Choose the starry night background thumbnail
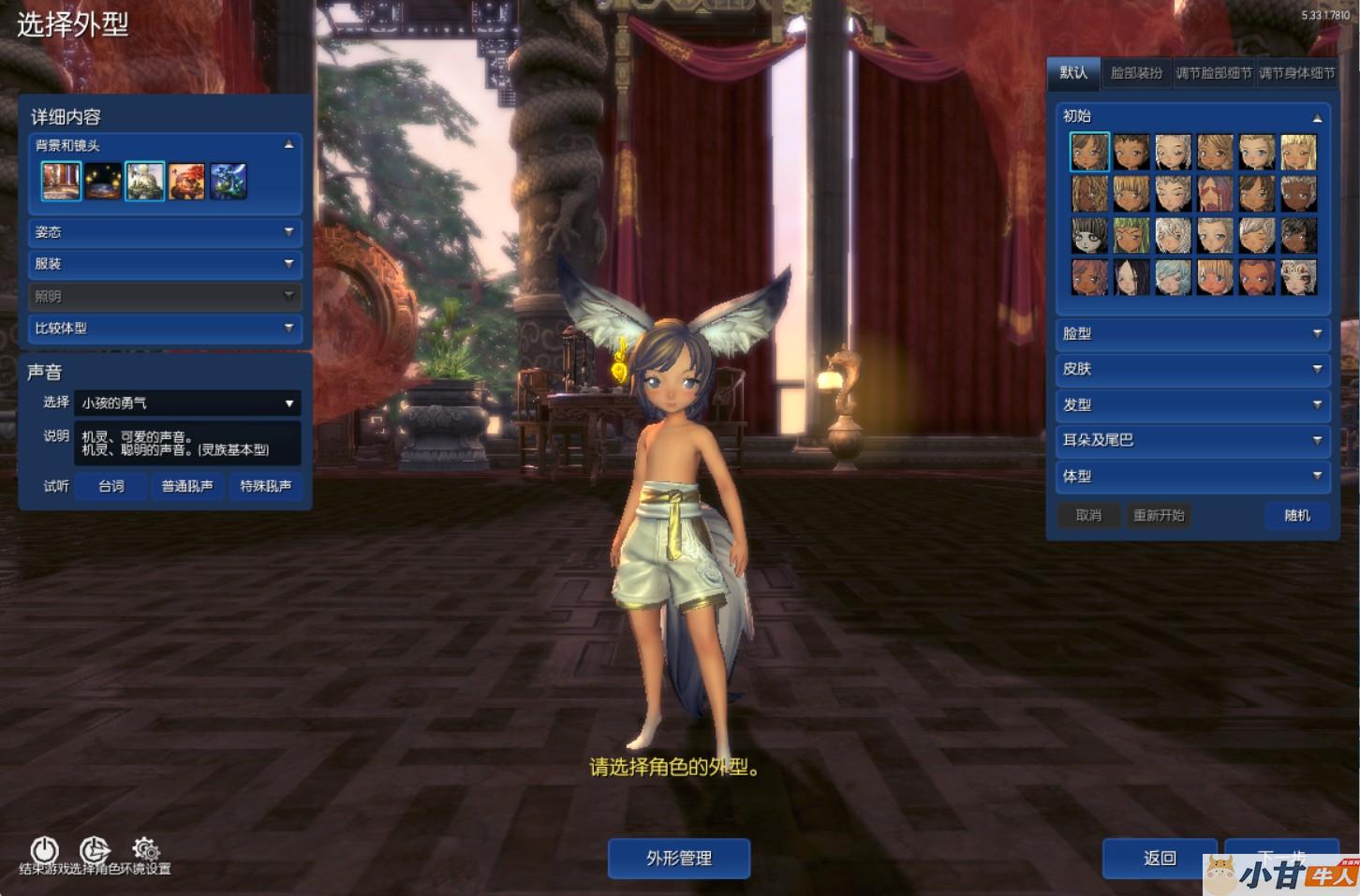The width and height of the screenshot is (1360, 896). coord(103,181)
